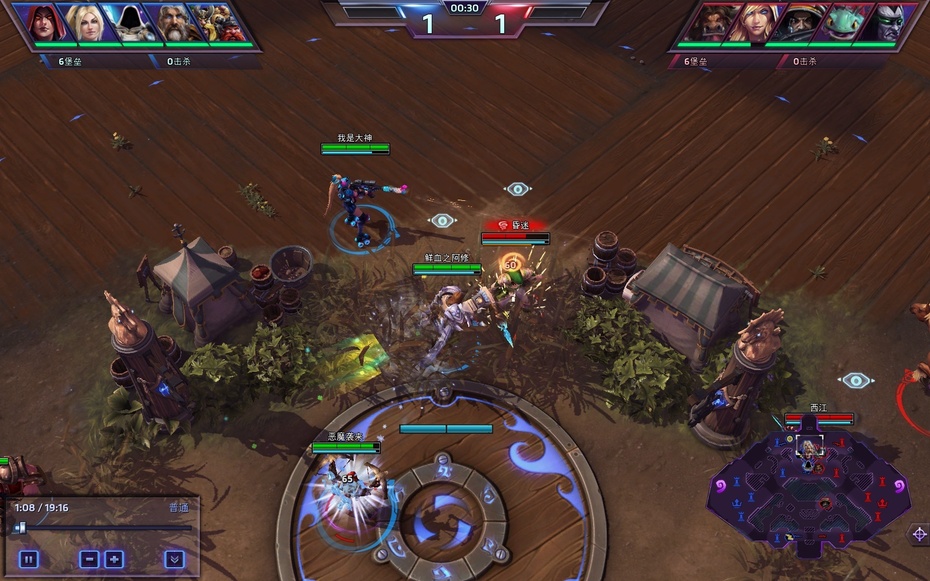Click the replay timeline scrubber handle

(20, 527)
